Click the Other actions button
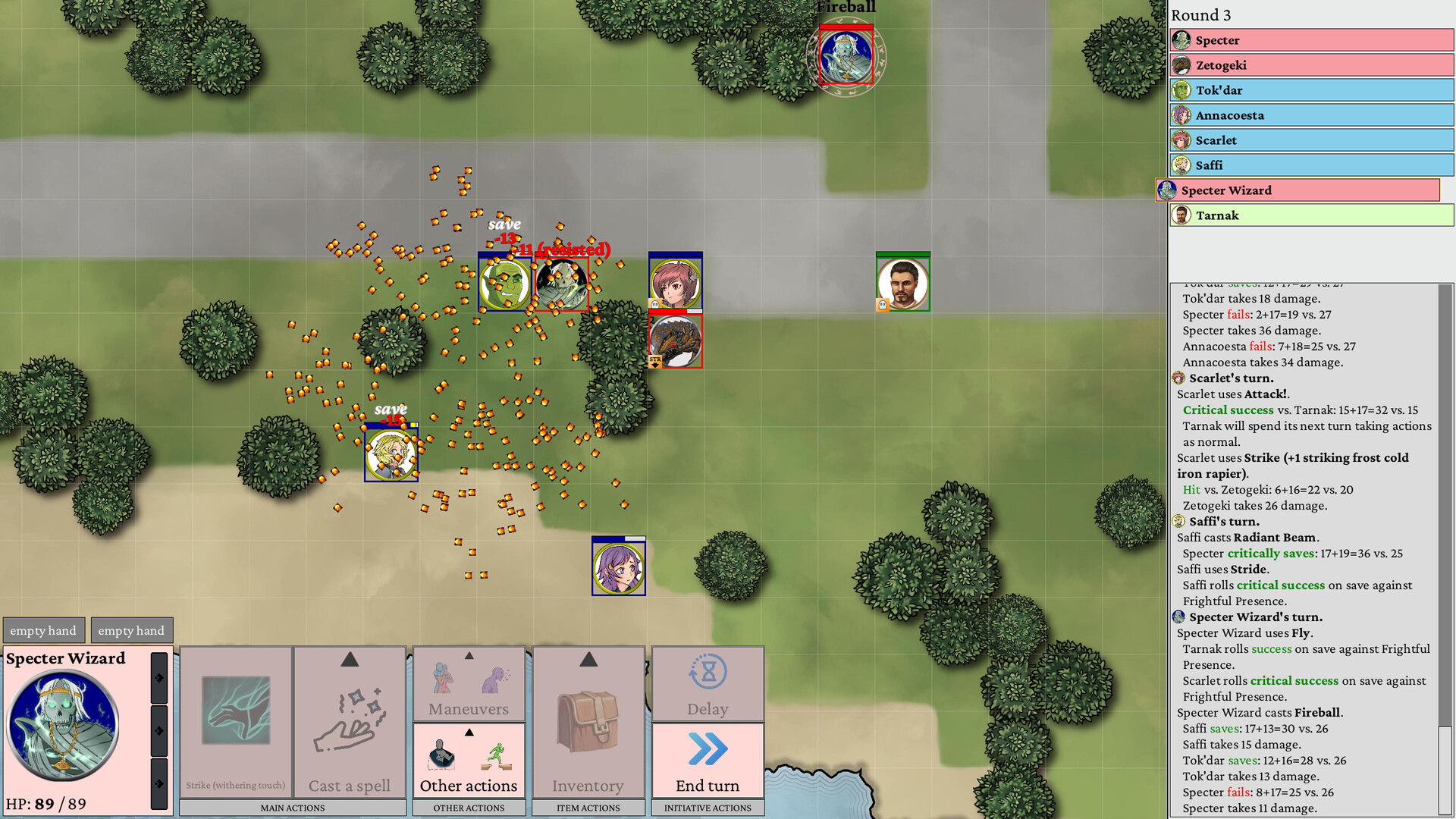This screenshot has width=1456, height=819. tap(468, 786)
